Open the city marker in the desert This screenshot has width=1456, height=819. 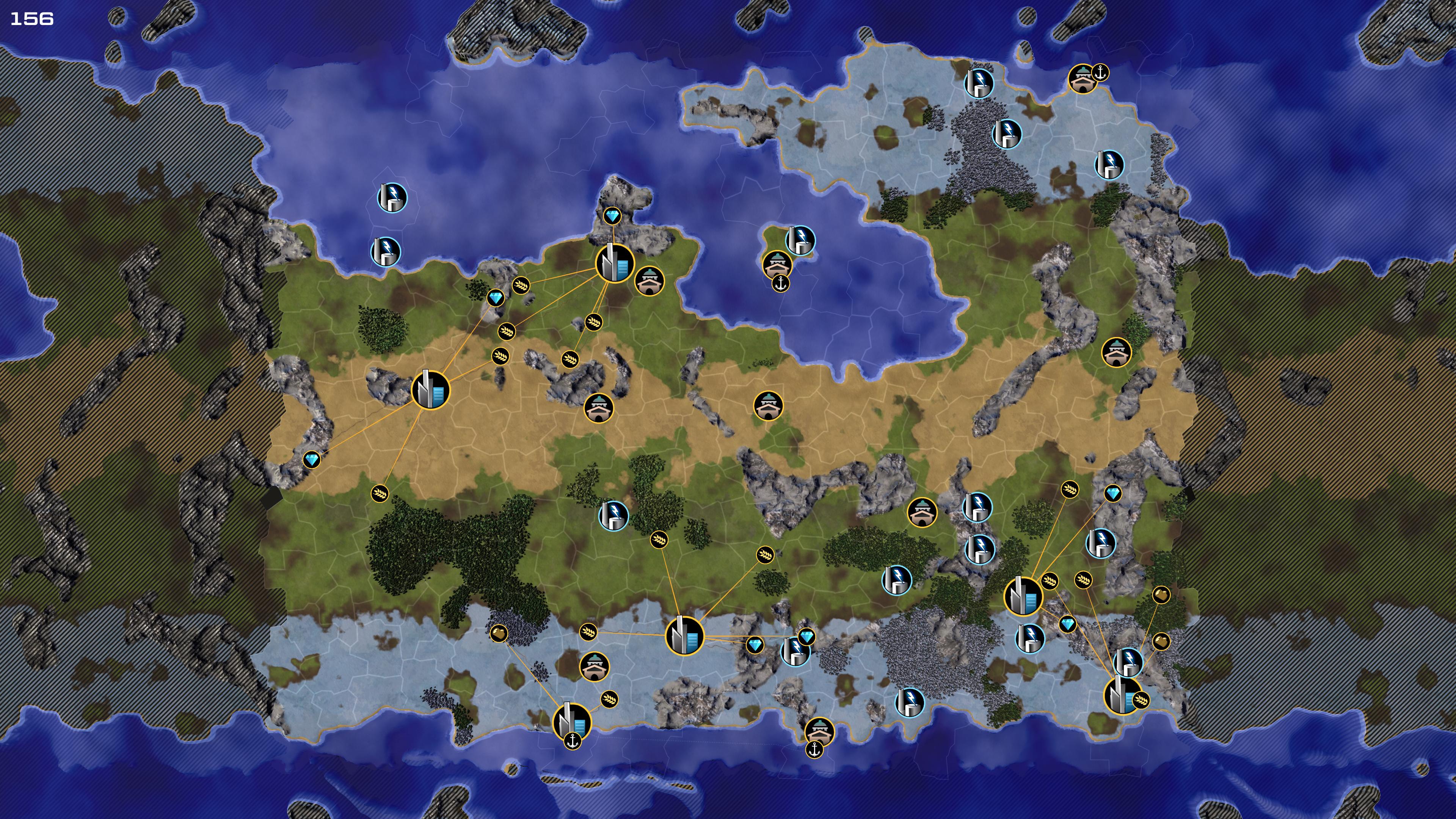point(430,390)
